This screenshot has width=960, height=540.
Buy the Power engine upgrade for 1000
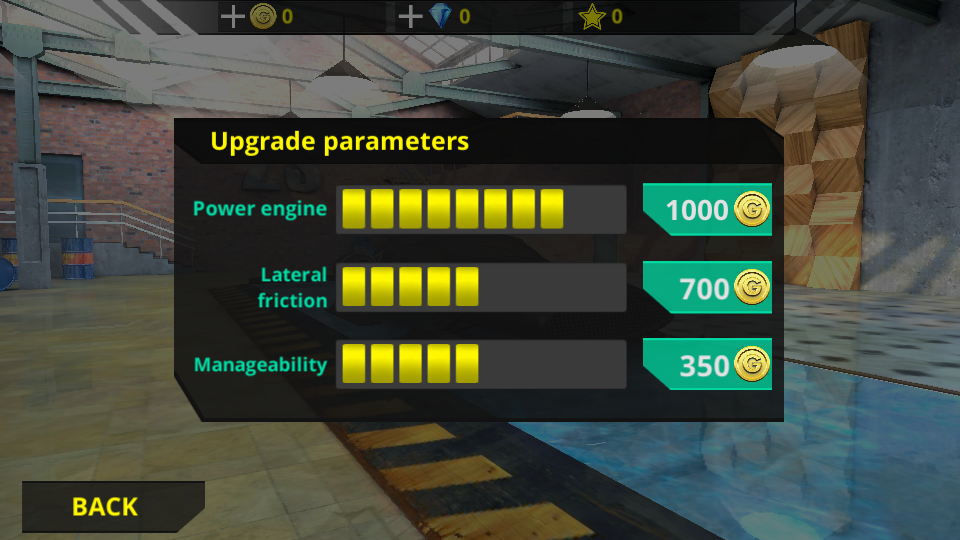coord(709,210)
